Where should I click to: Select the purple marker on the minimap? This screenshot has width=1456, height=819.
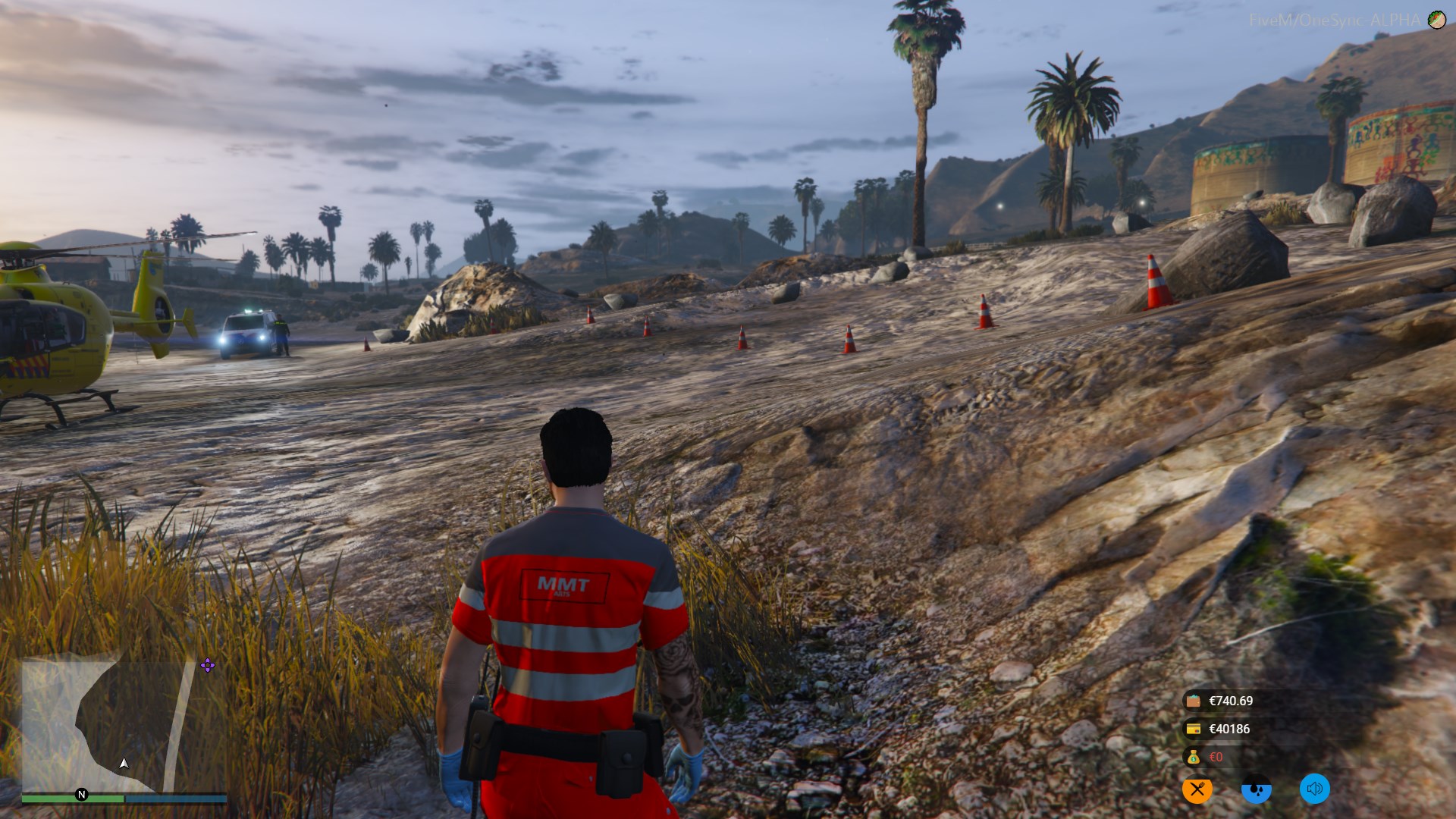point(207,666)
